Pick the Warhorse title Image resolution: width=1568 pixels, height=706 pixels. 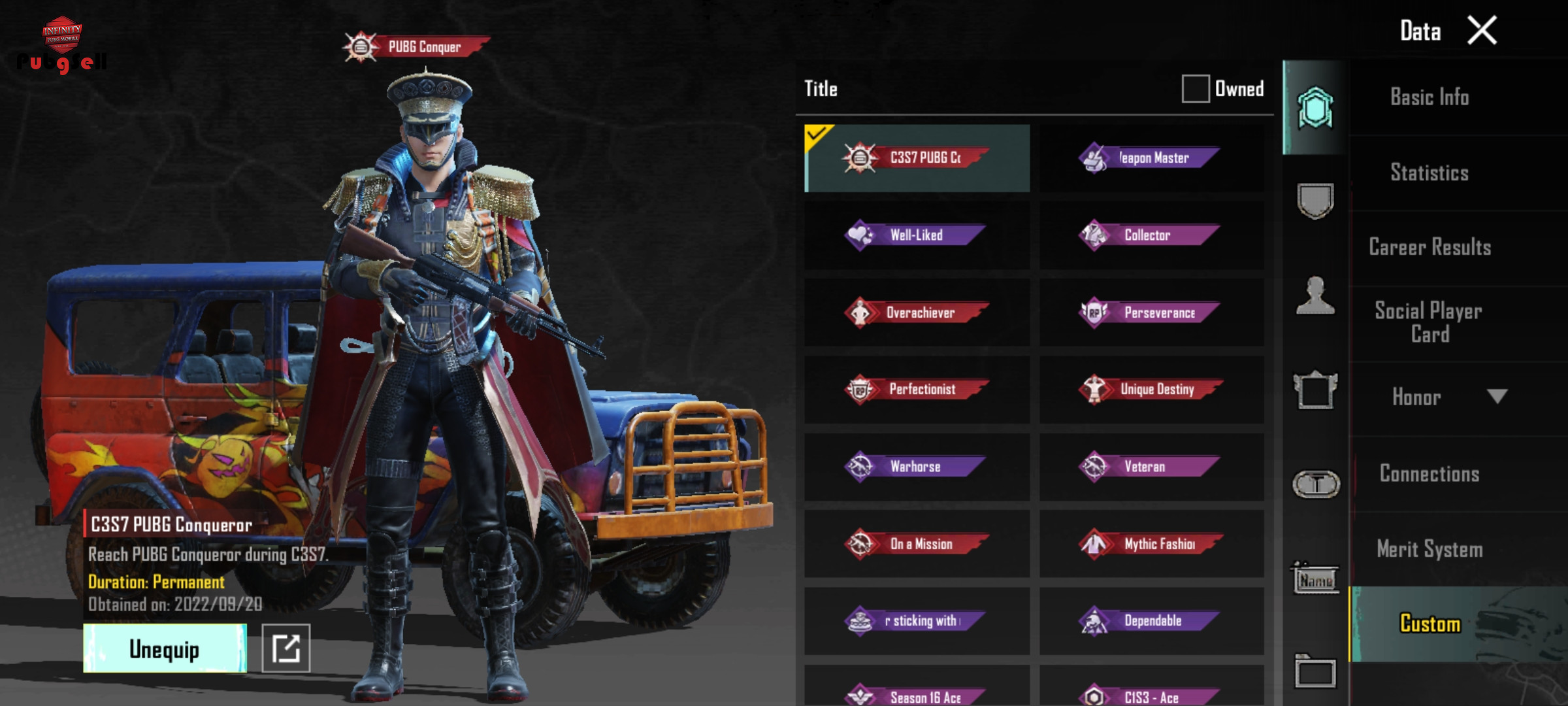tap(917, 467)
